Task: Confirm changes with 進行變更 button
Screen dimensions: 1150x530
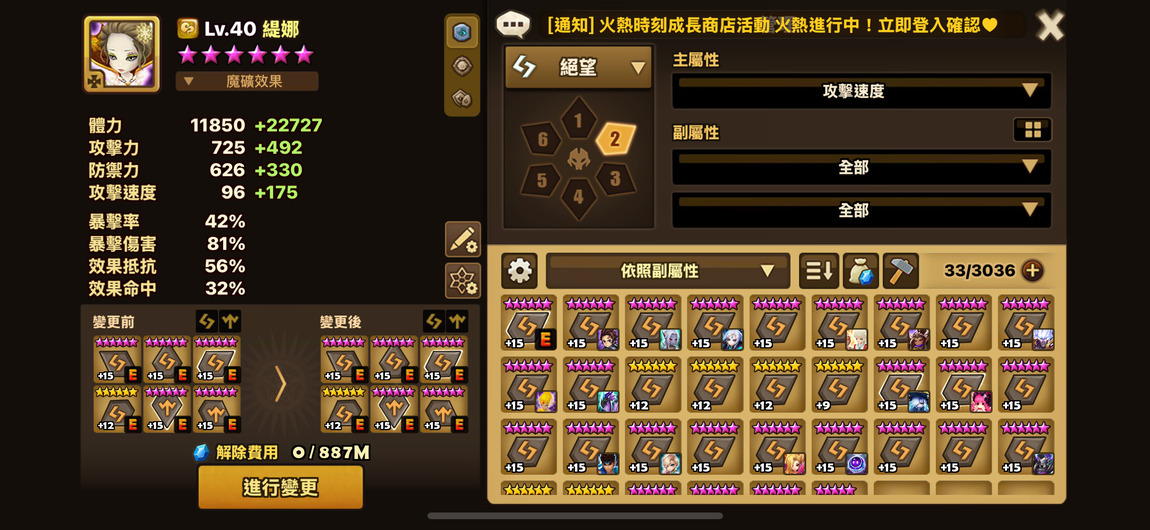Action: click(280, 487)
